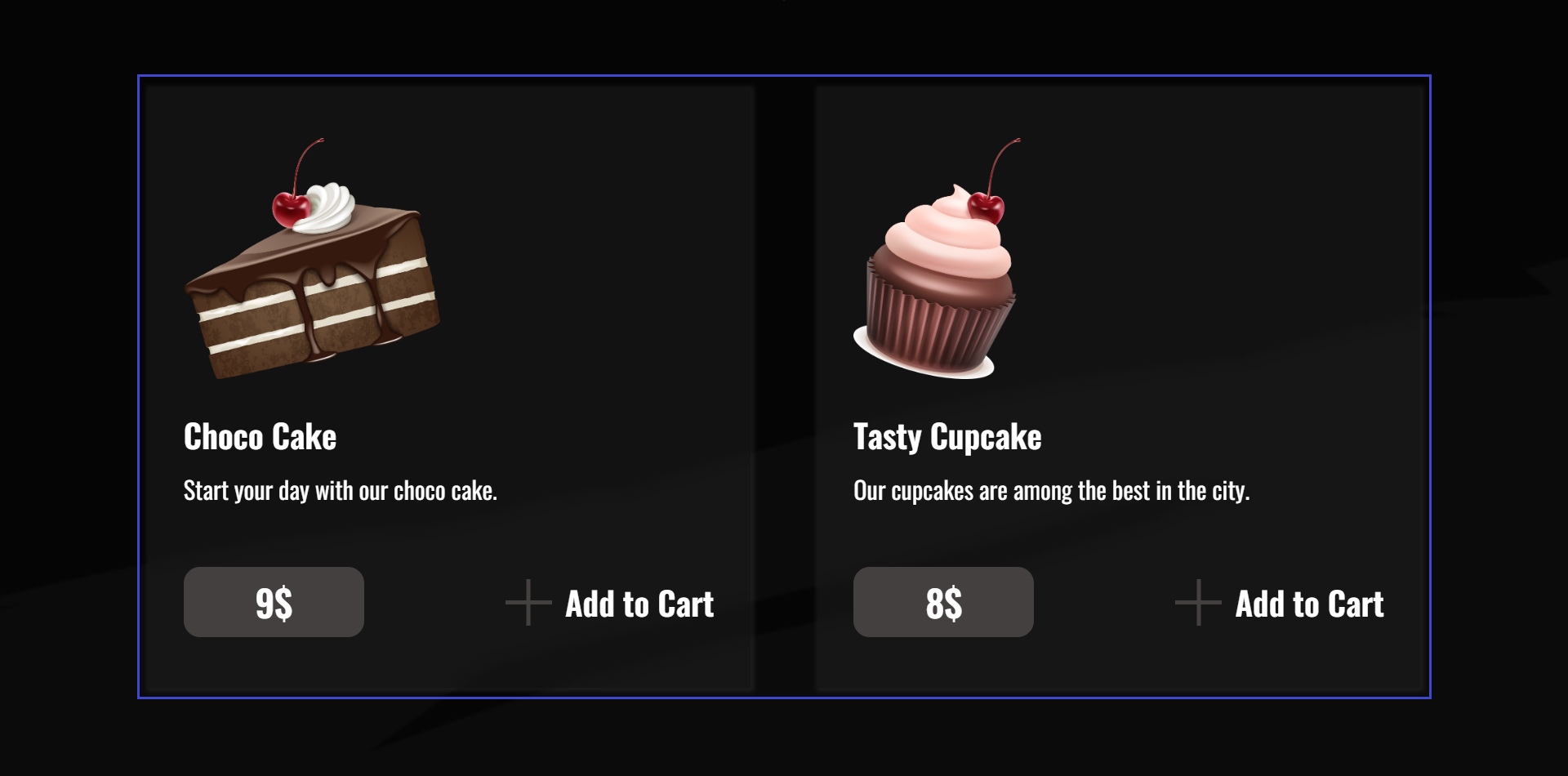Click the Choco Cake description text
This screenshot has width=1568, height=776.
click(340, 490)
